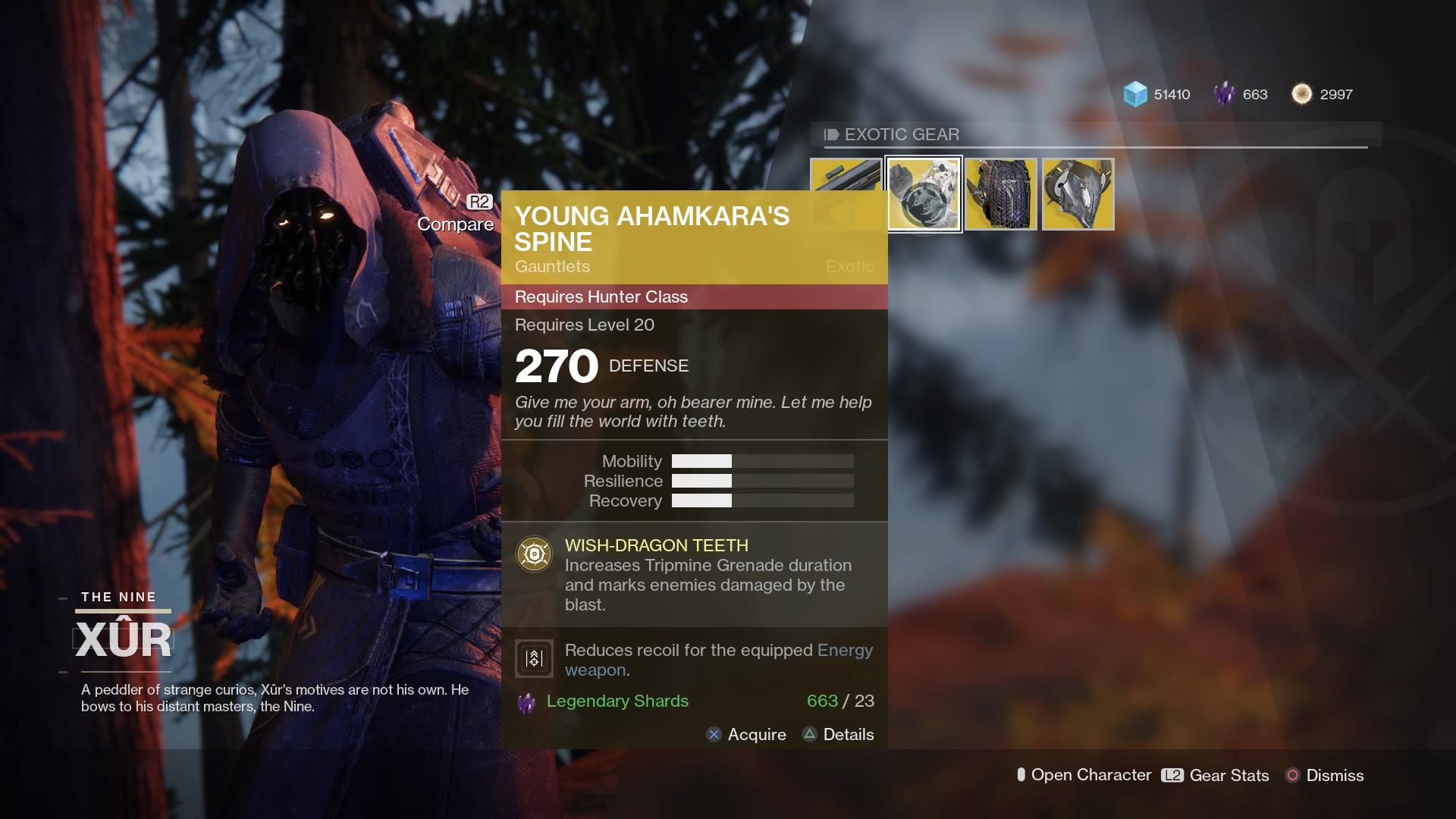Viewport: 1456px width, 819px height.
Task: Toggle Details with the triangle prompt
Action: pos(808,735)
